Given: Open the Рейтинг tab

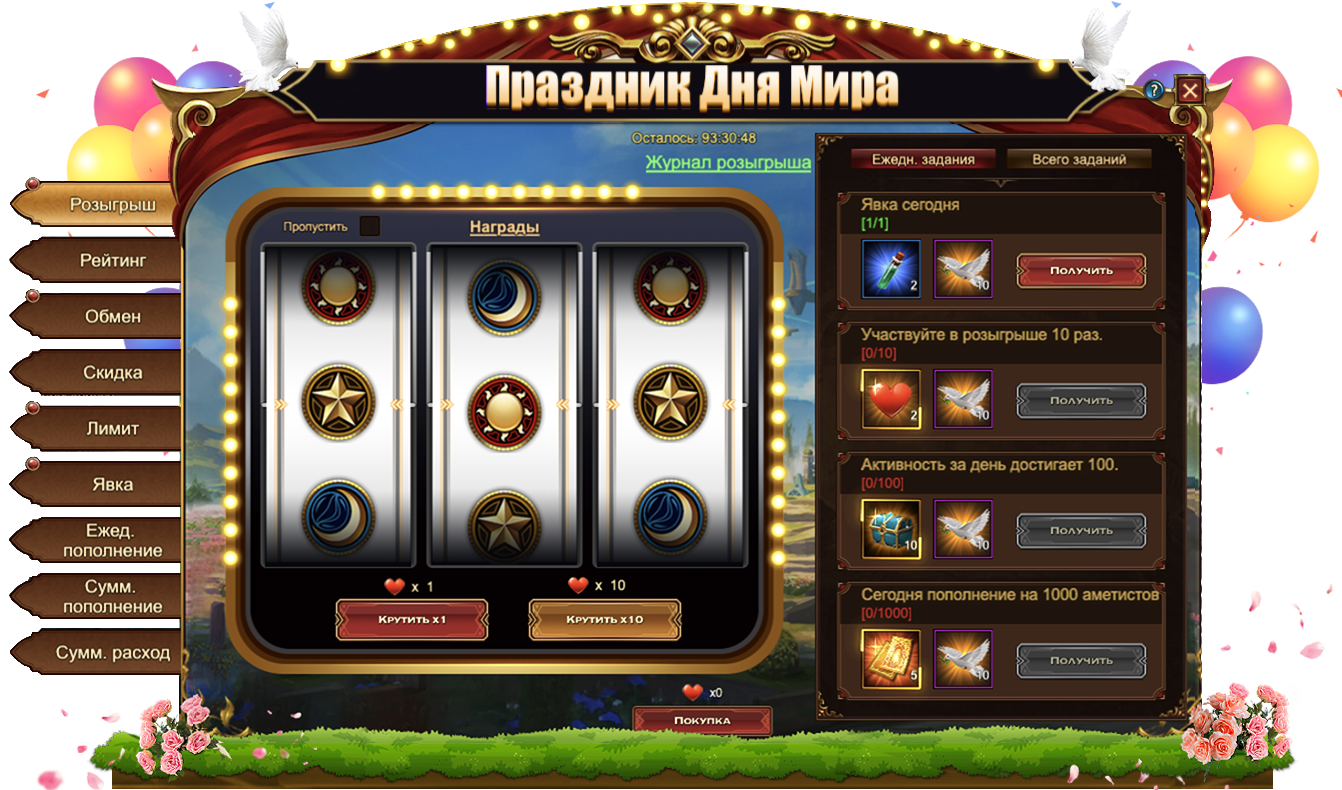Looking at the screenshot, I should point(112,261).
